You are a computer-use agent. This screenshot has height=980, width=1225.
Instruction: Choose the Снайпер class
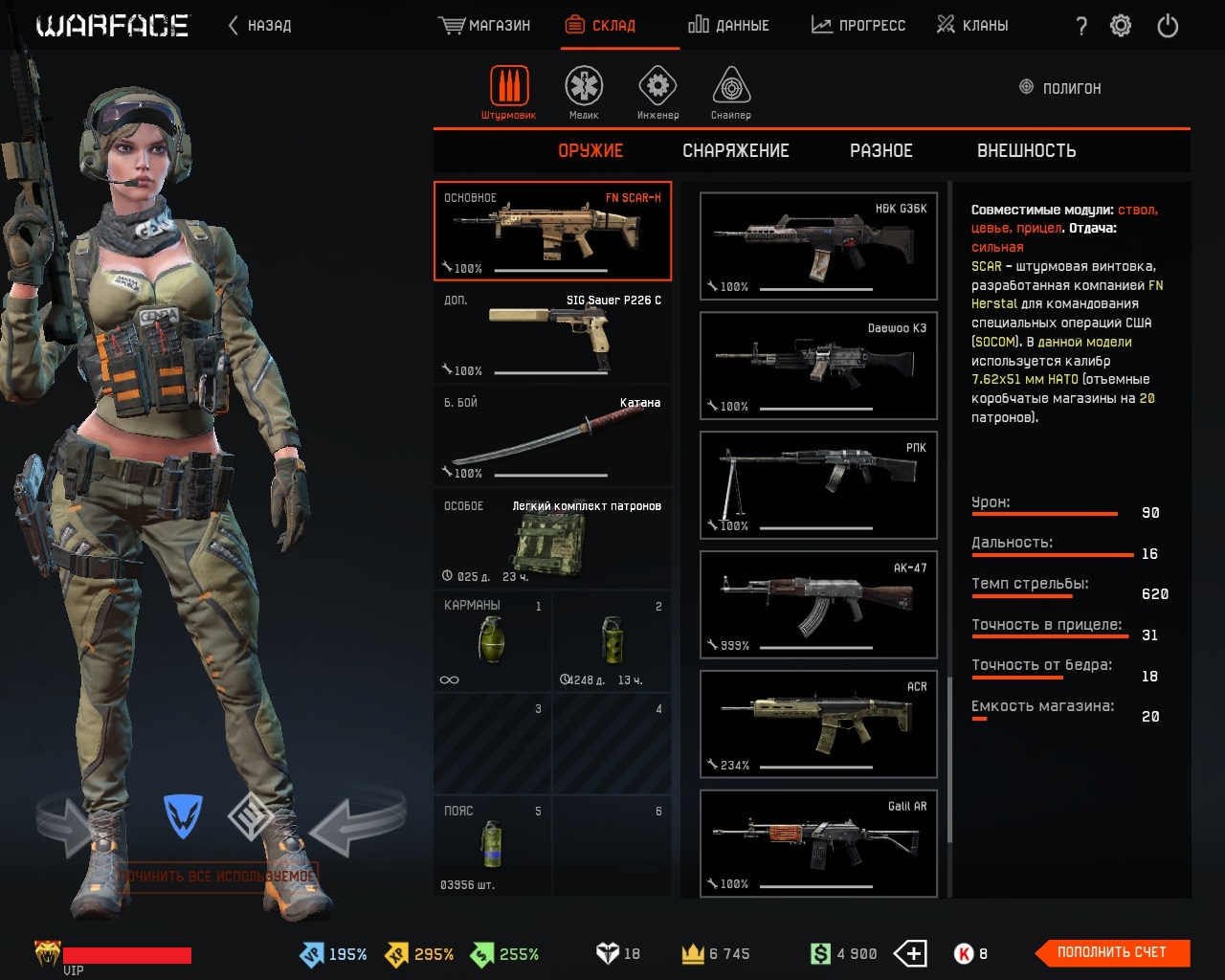[x=731, y=93]
